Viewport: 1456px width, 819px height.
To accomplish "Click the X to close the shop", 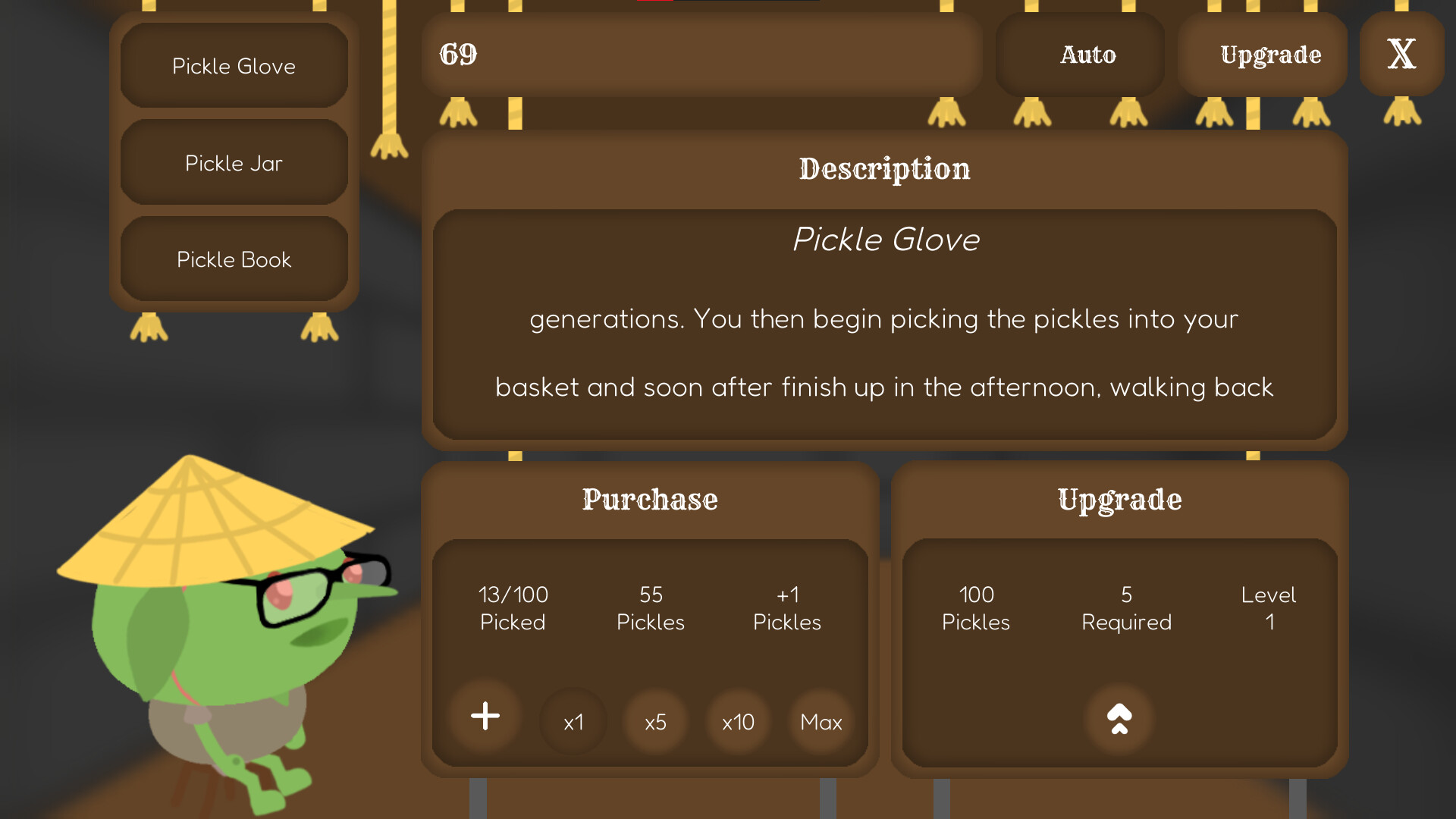I will 1400,53.
